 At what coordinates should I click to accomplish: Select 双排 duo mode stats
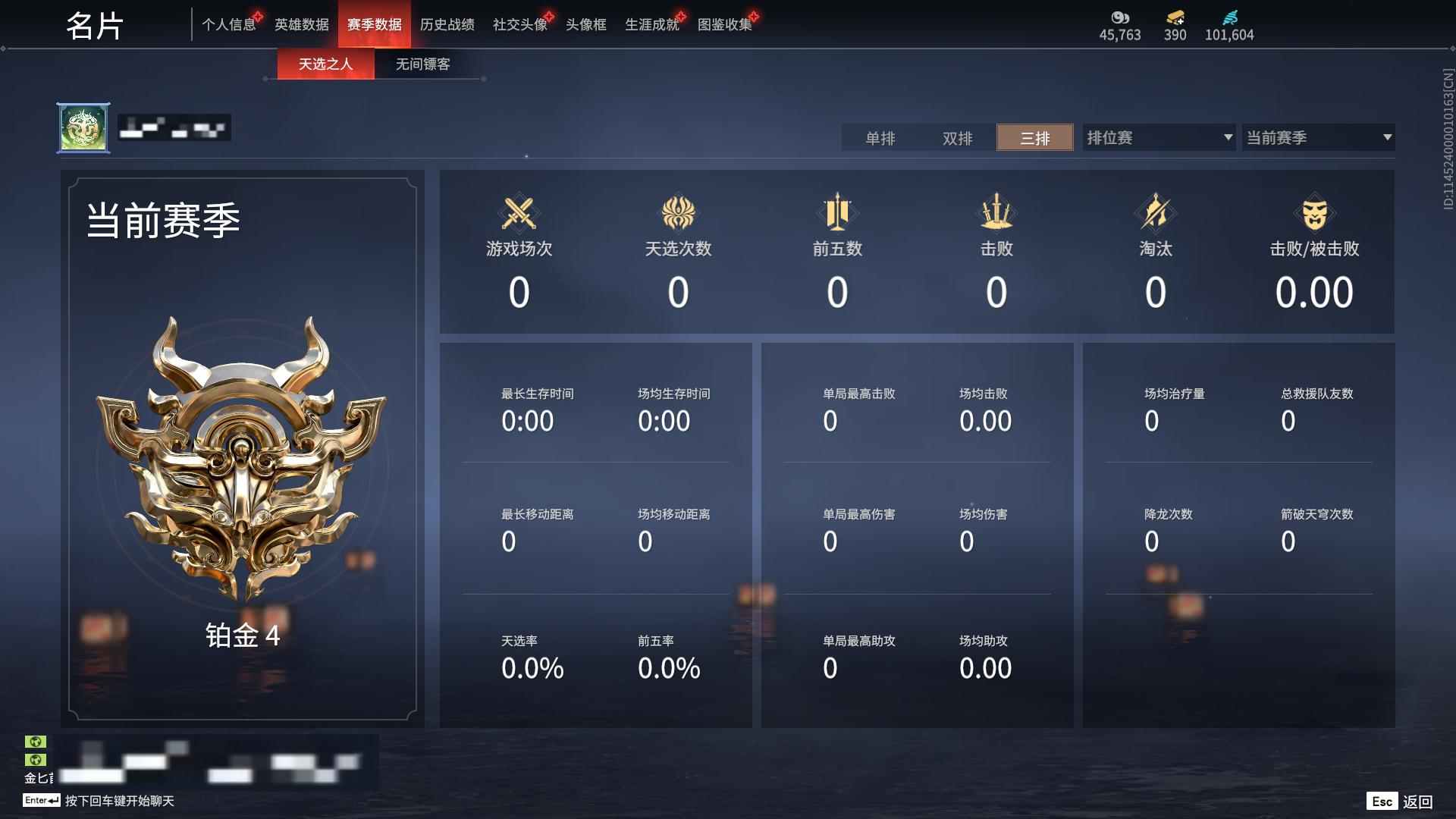pyautogui.click(x=957, y=138)
